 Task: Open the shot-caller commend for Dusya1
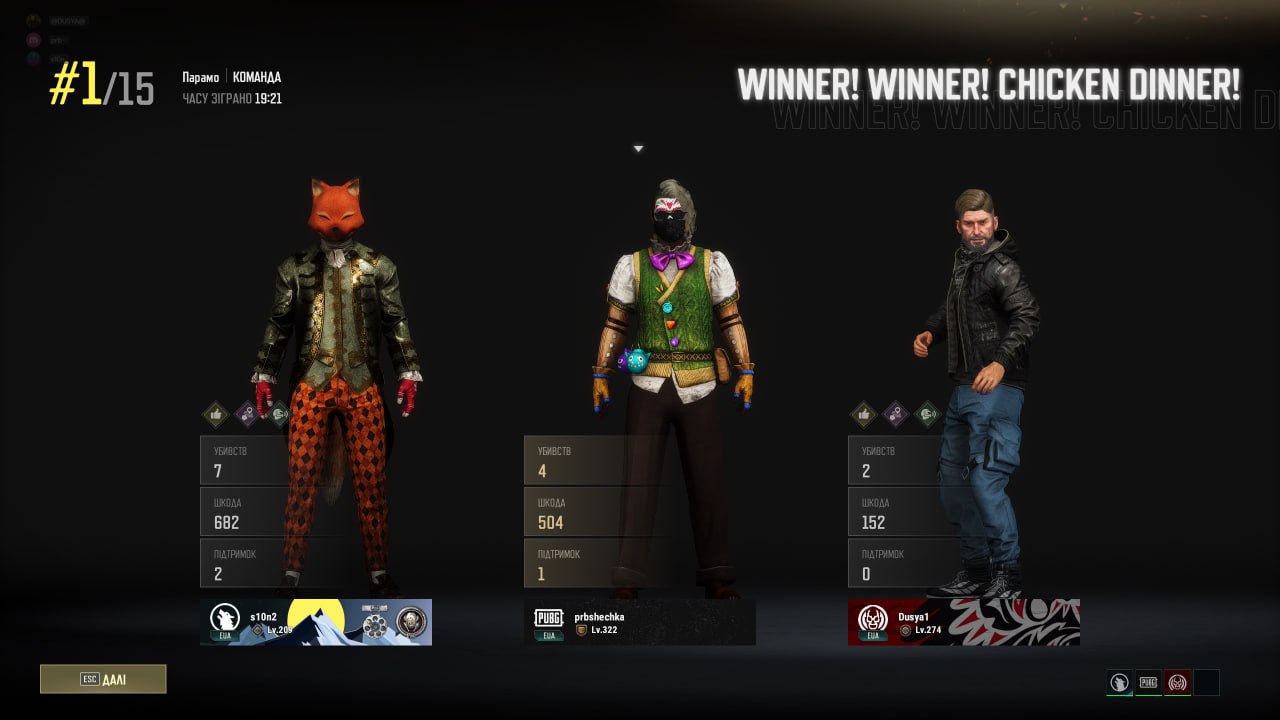[x=928, y=414]
